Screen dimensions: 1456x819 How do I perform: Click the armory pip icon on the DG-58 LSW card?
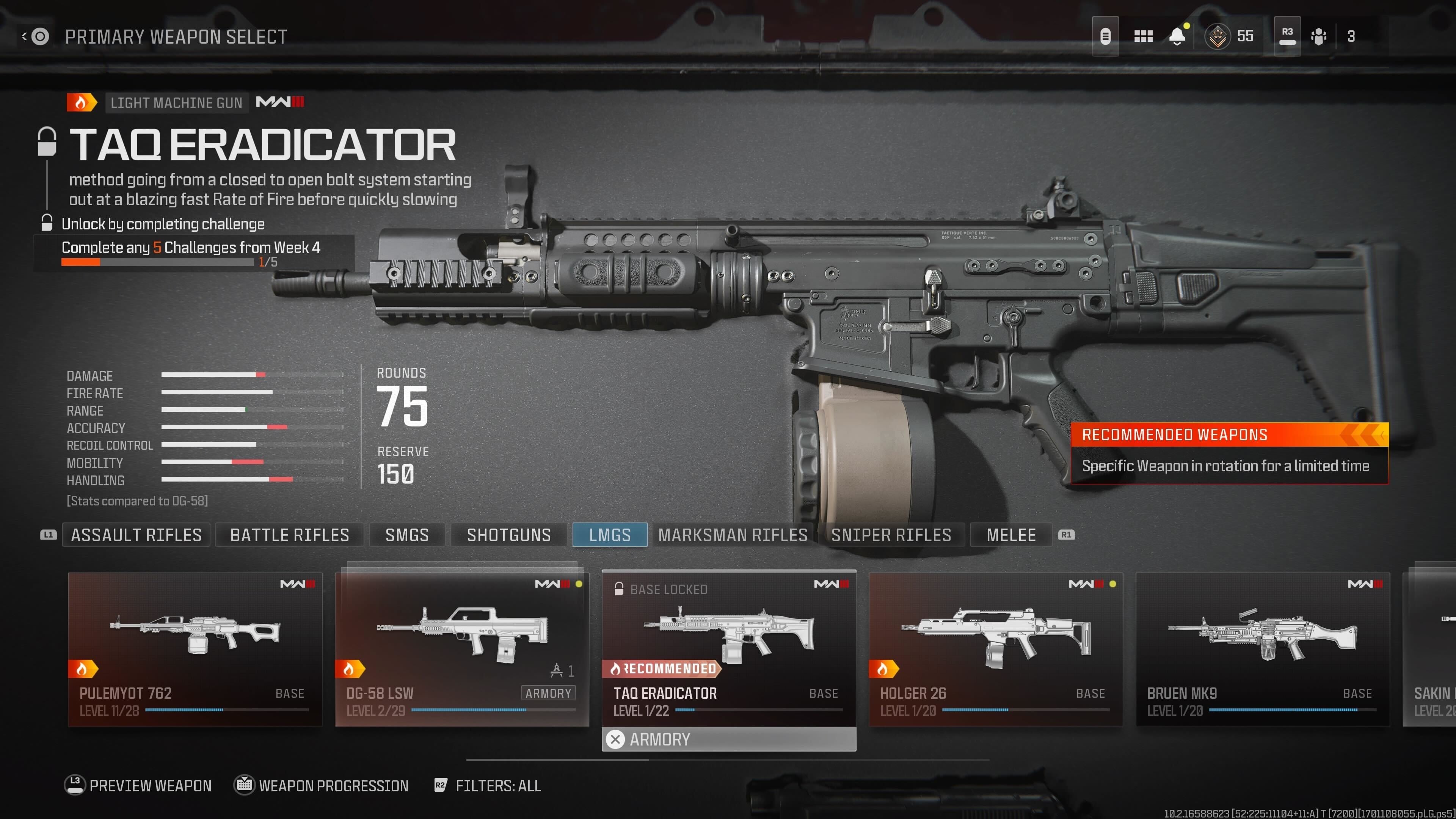click(556, 668)
